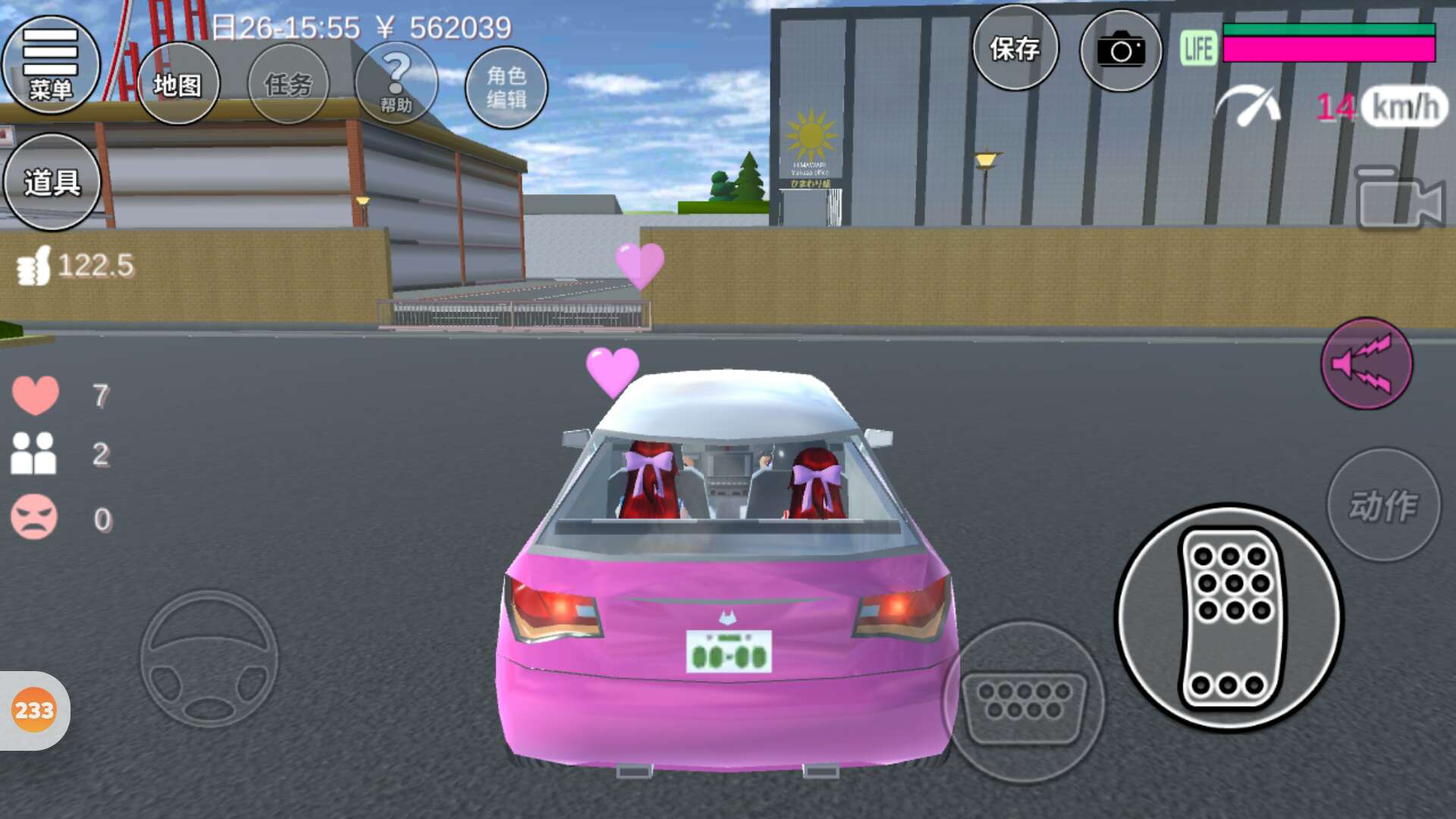The height and width of the screenshot is (819, 1456).
Task: Hit the brake pedal button
Action: [1024, 702]
